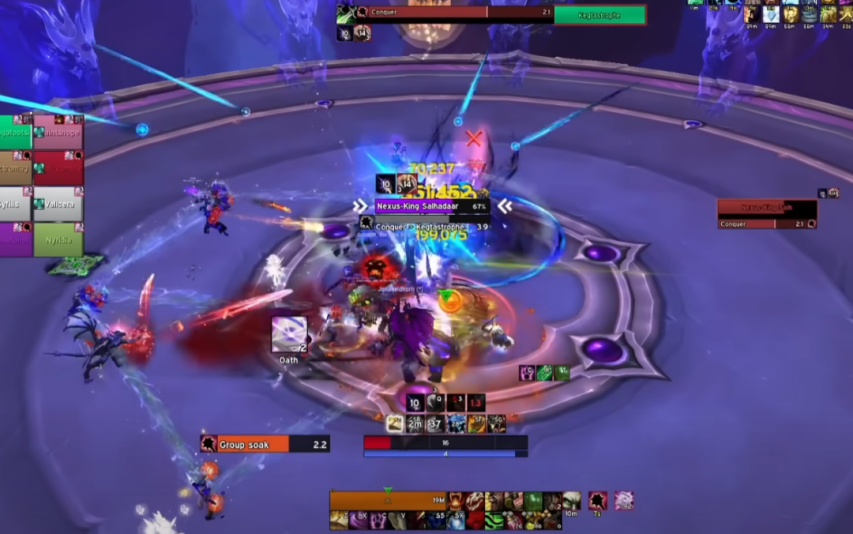The width and height of the screenshot is (853, 534).
Task: Select the Kegtastrophe target-of-target frame
Action: point(599,14)
